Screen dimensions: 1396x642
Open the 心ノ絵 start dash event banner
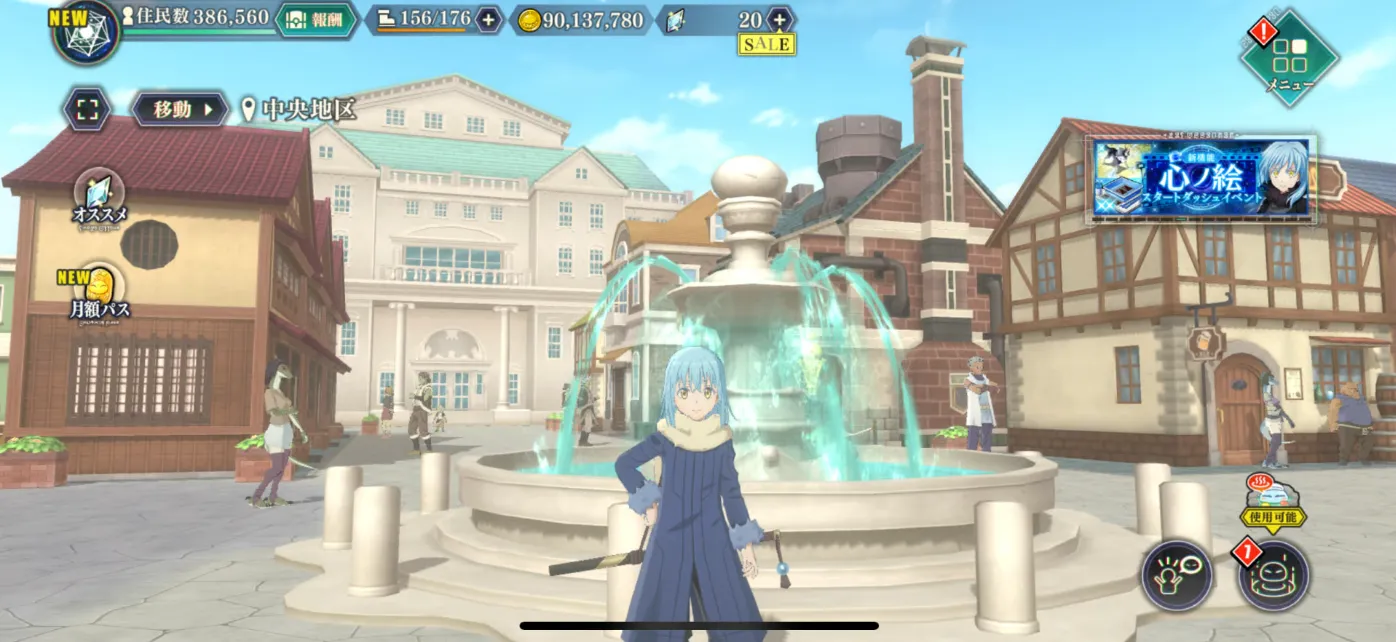1201,178
